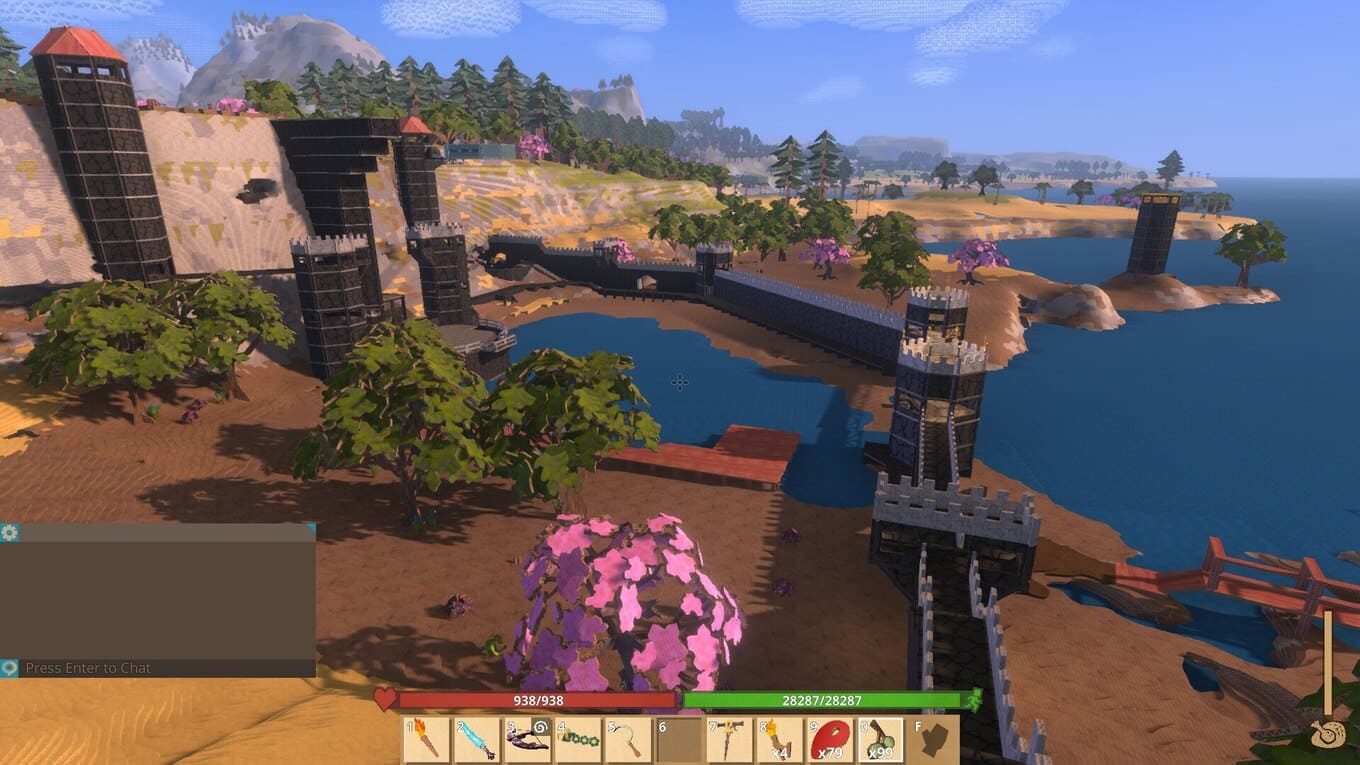Open chat settings with the gear icon
The width and height of the screenshot is (1360, 765).
(9, 533)
